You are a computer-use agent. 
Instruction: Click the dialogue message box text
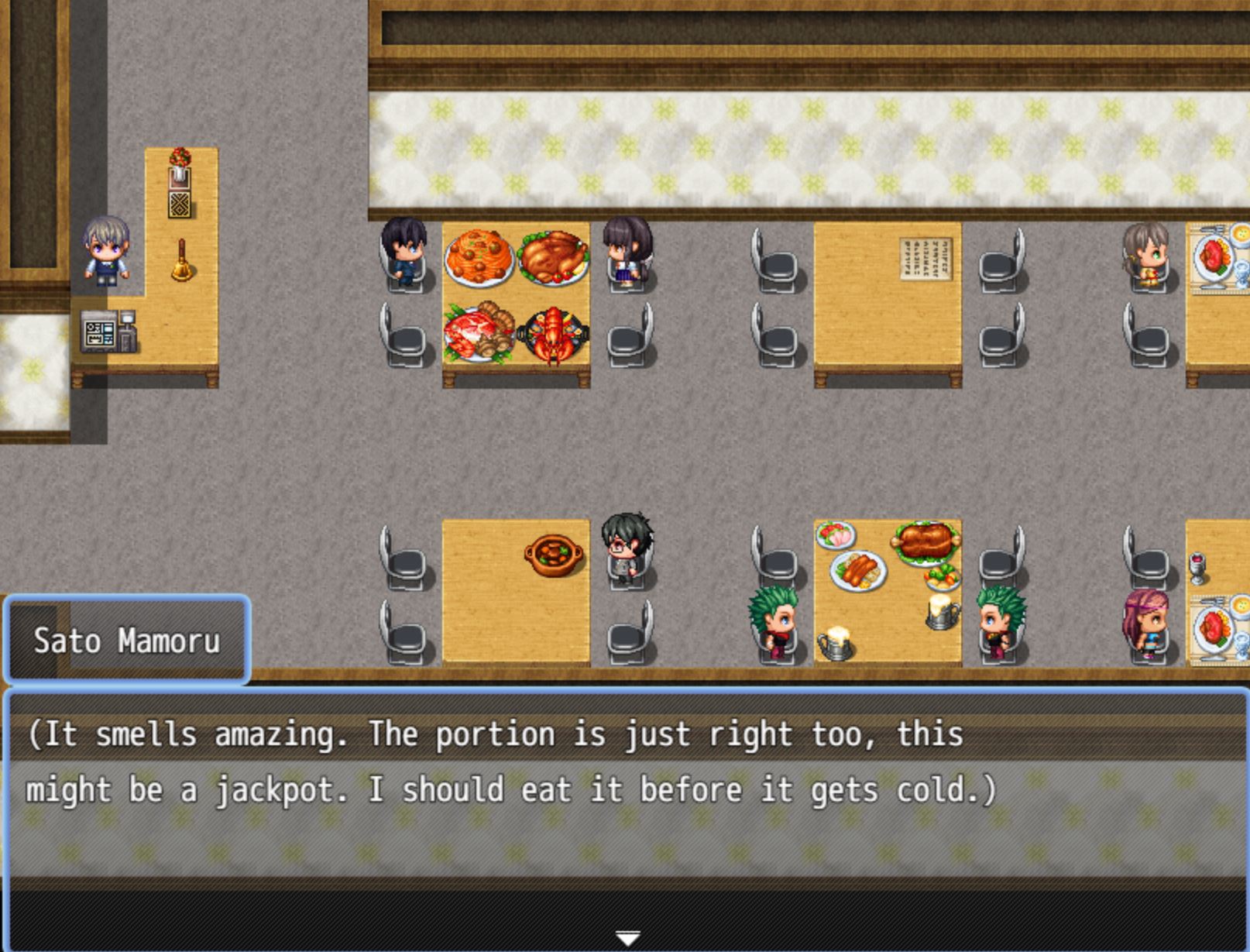point(511,762)
